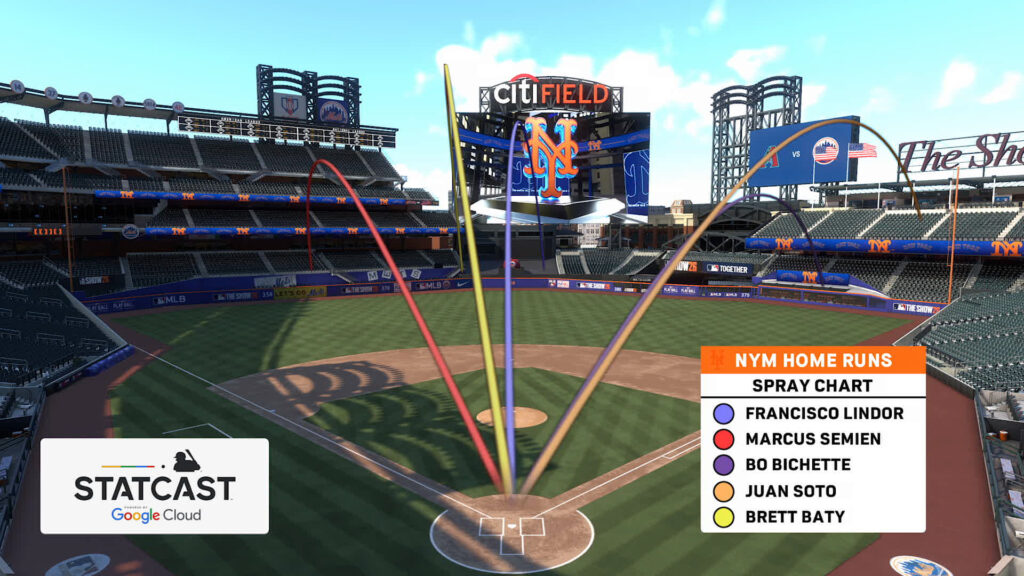
Task: Choose Marcus Semien's legend entry
Action: (x=811, y=439)
